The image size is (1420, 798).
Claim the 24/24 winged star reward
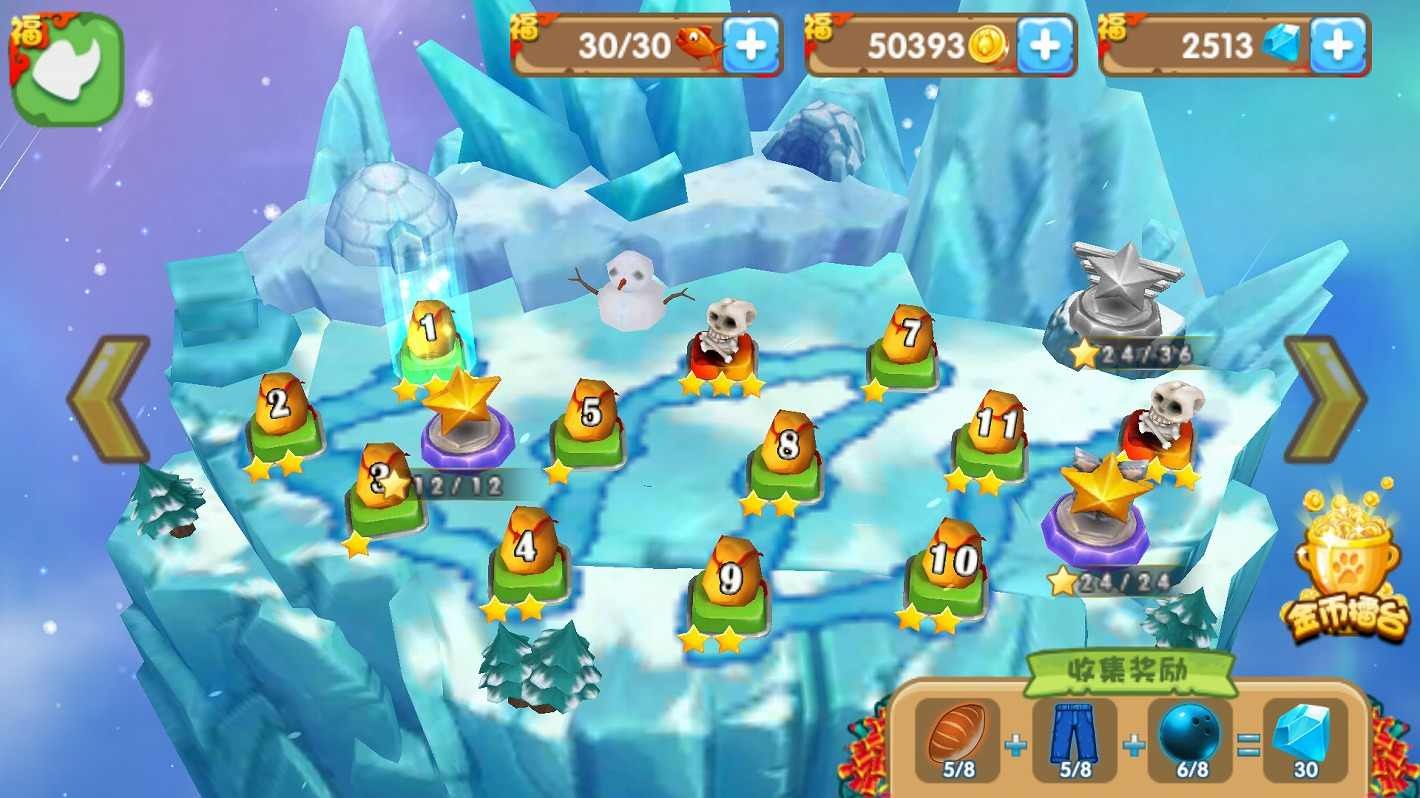(1100, 505)
